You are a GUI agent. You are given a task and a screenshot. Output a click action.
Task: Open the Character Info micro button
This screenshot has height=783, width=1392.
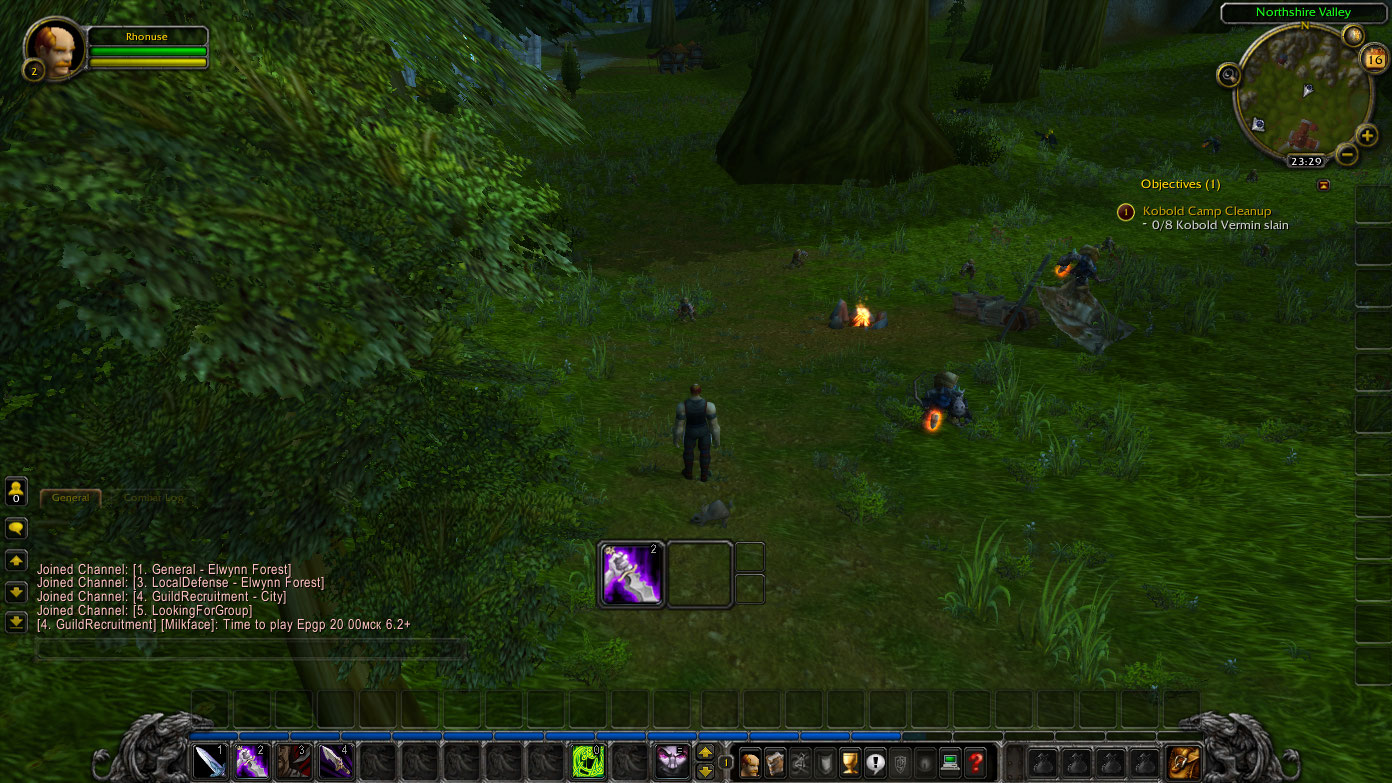point(749,764)
